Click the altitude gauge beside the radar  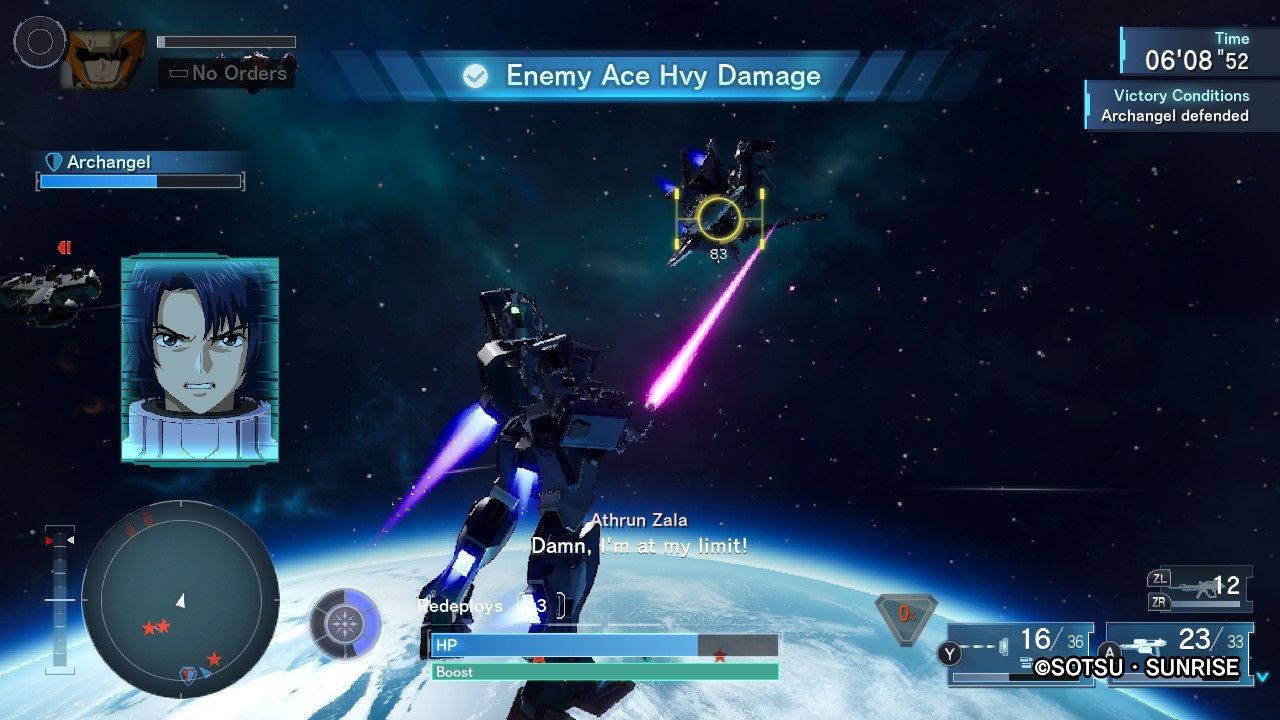(60, 598)
